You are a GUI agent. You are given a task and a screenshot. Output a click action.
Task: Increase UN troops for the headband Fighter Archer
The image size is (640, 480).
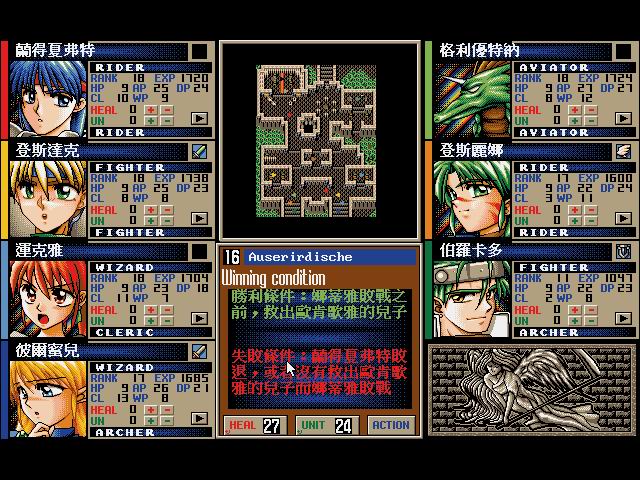click(x=574, y=319)
